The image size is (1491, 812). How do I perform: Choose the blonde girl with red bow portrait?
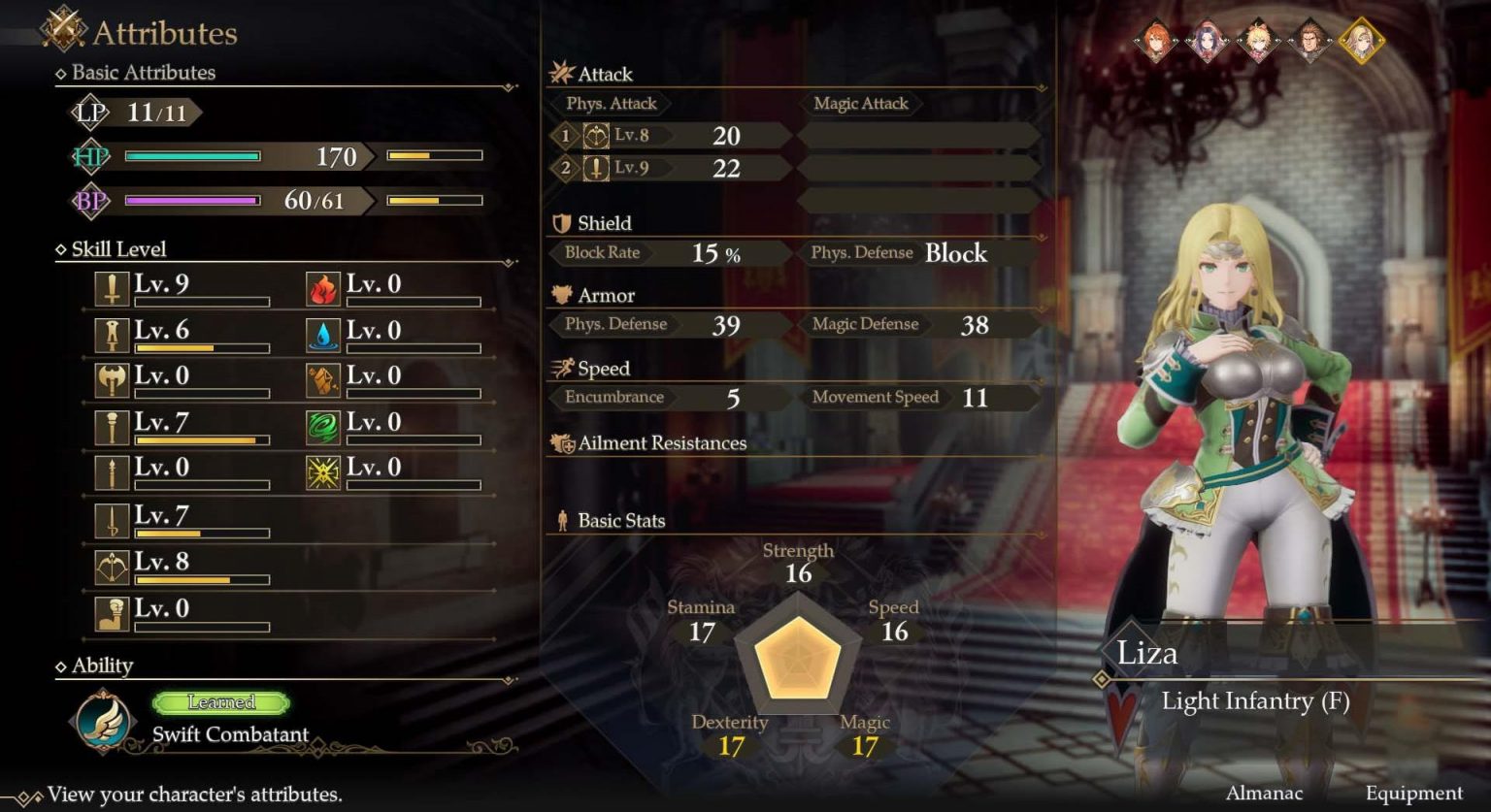(1258, 43)
